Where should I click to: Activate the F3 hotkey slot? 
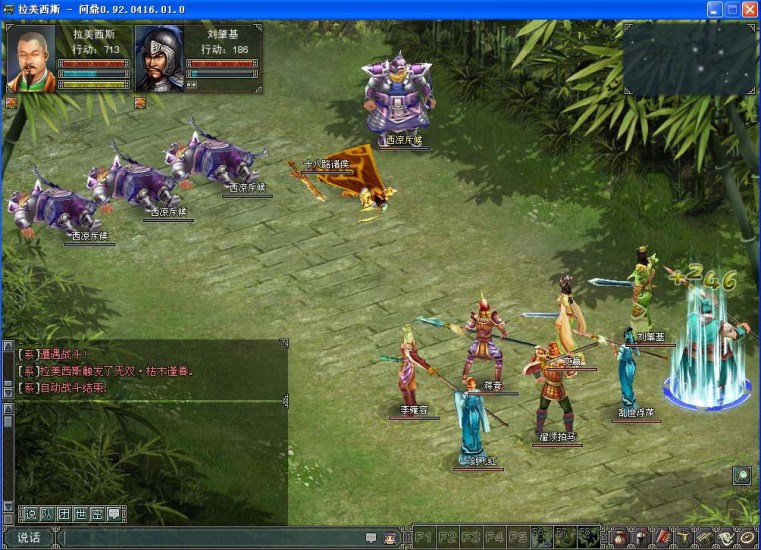pos(471,537)
